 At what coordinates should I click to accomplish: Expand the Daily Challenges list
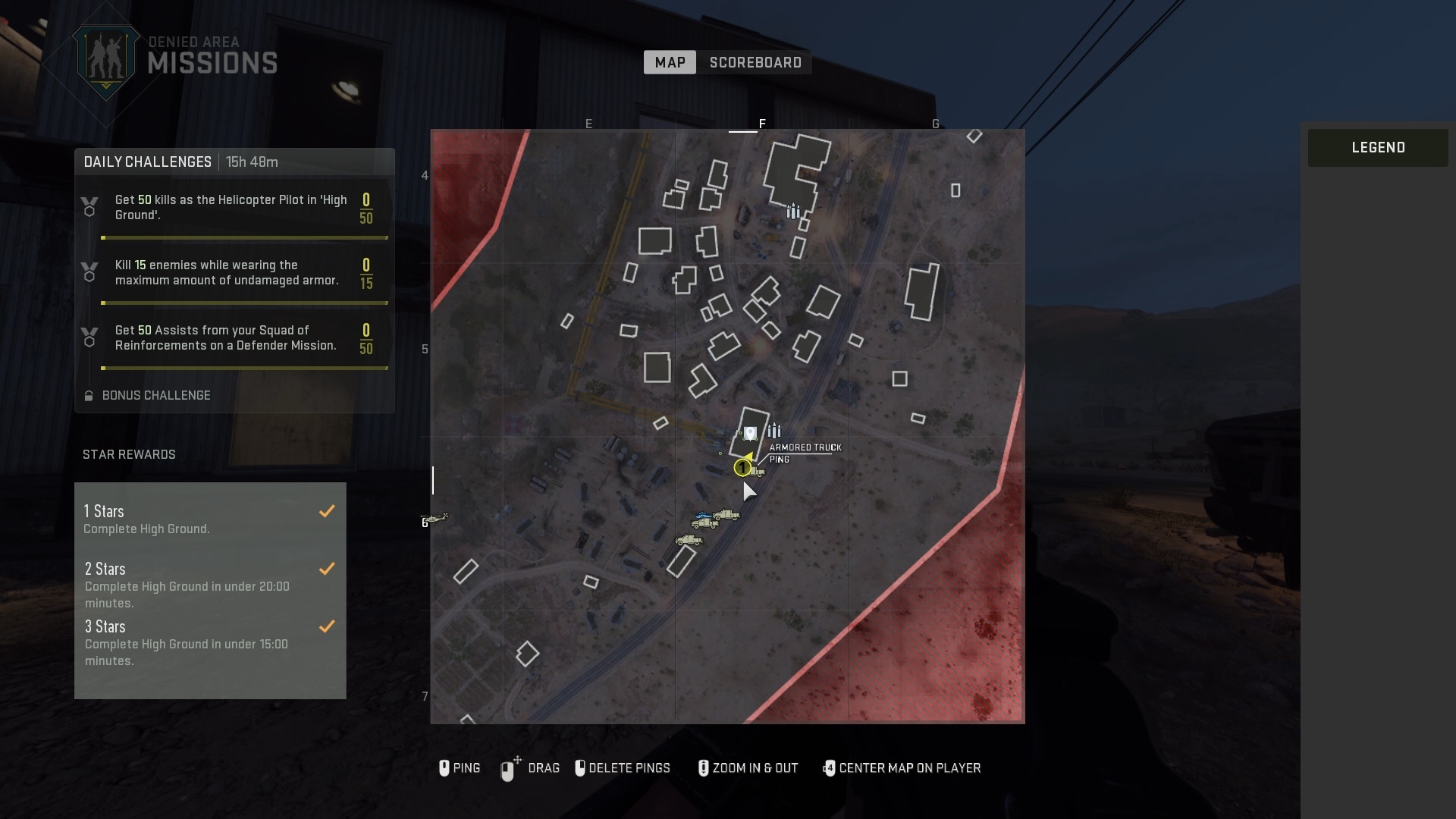(147, 162)
